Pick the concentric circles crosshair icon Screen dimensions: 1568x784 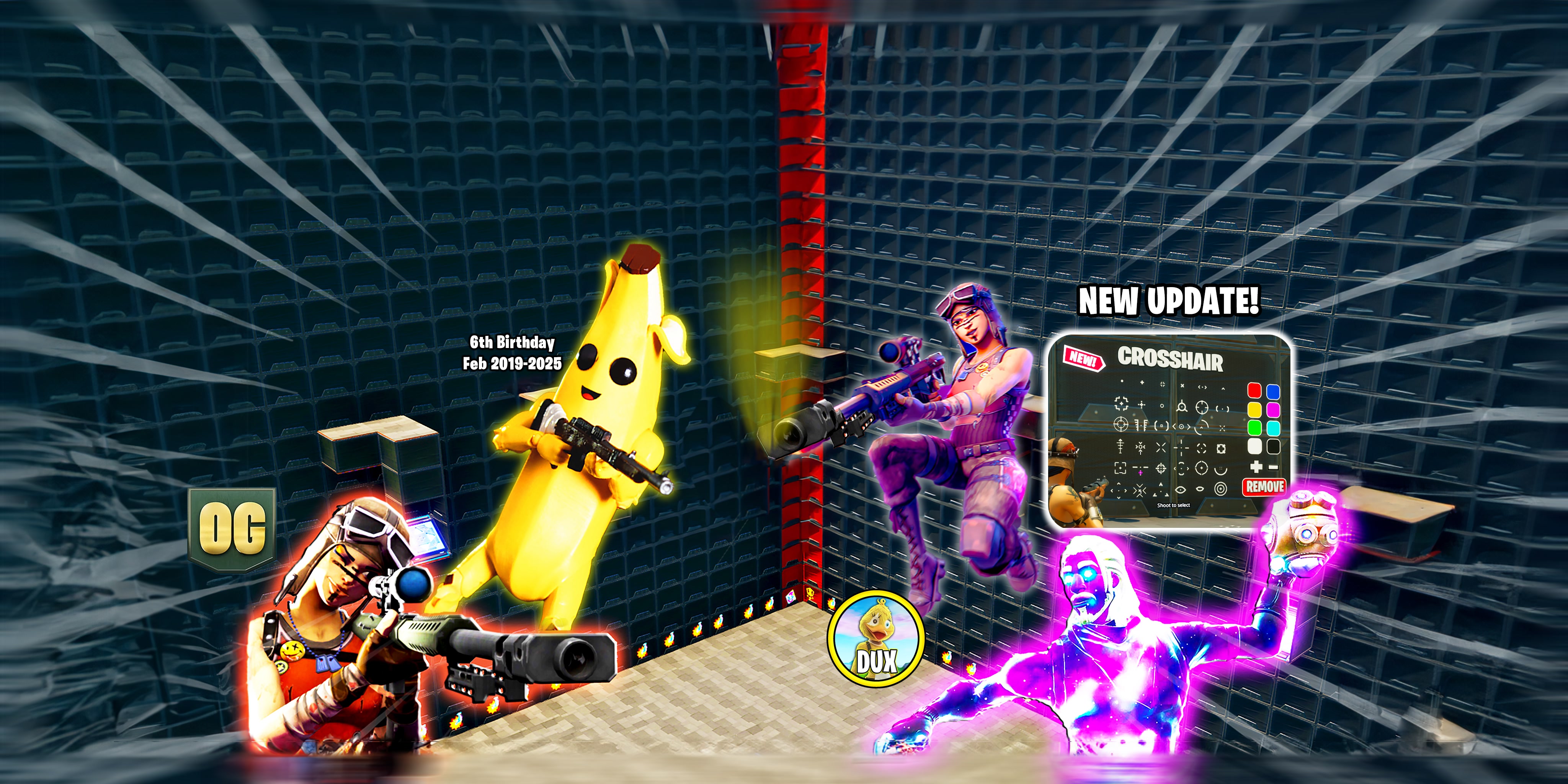pos(1222,489)
